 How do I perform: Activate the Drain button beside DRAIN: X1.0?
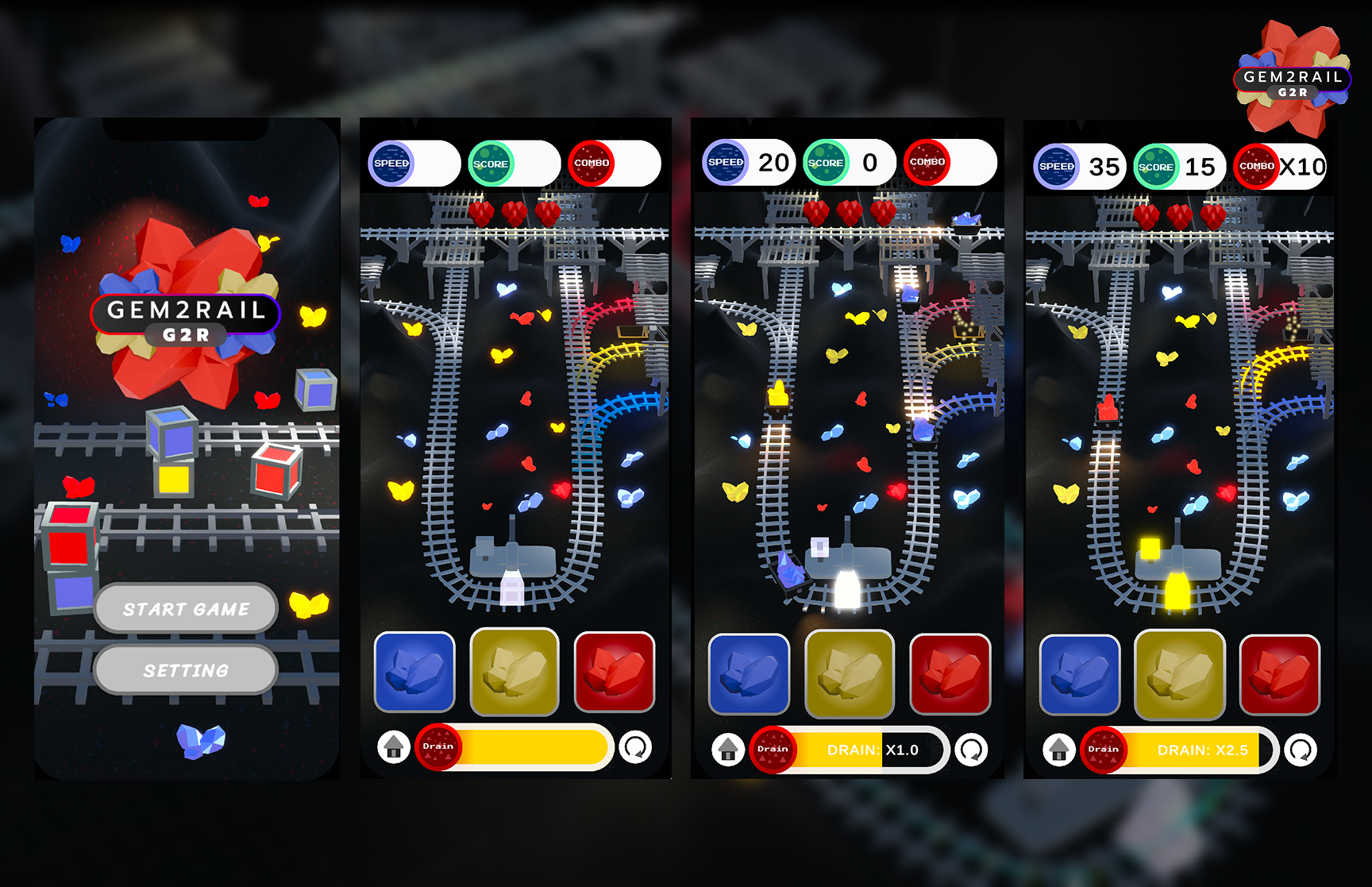pos(773,749)
